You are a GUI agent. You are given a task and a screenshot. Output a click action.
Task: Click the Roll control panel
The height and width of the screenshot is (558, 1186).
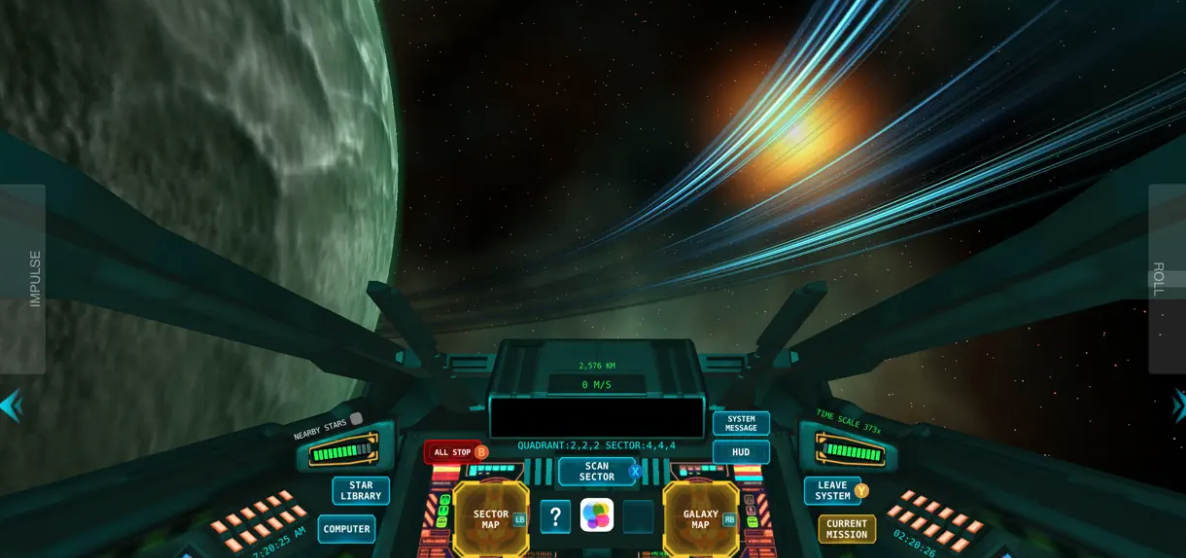(1166, 278)
